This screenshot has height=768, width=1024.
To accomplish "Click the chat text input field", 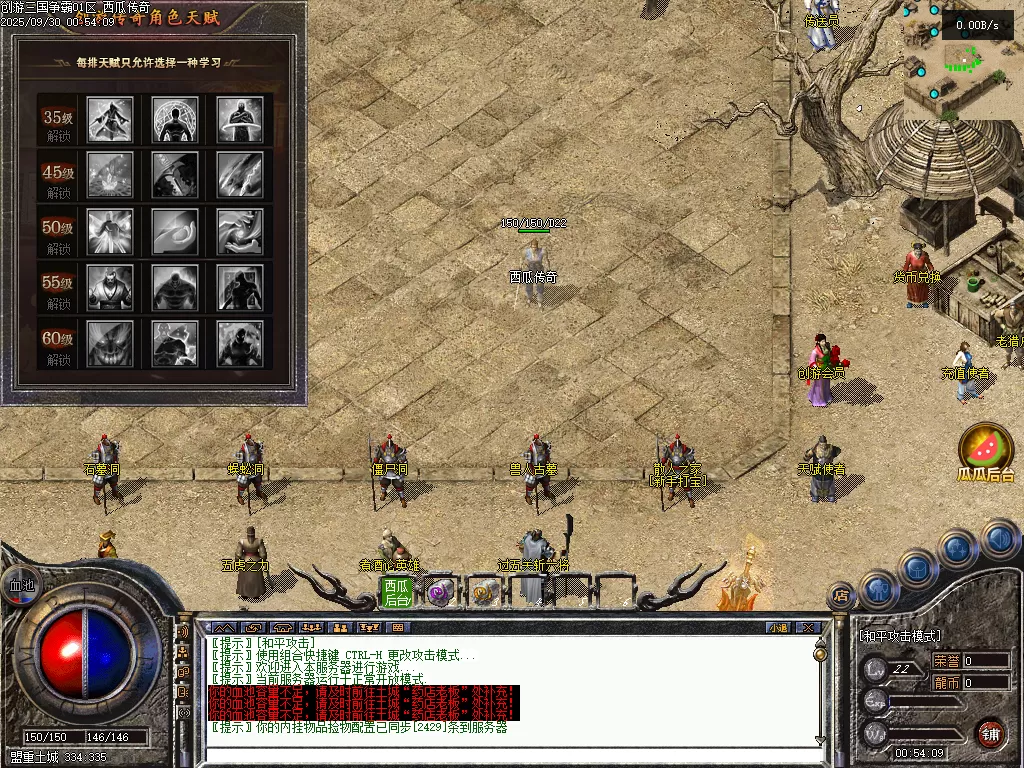I will click(500, 754).
